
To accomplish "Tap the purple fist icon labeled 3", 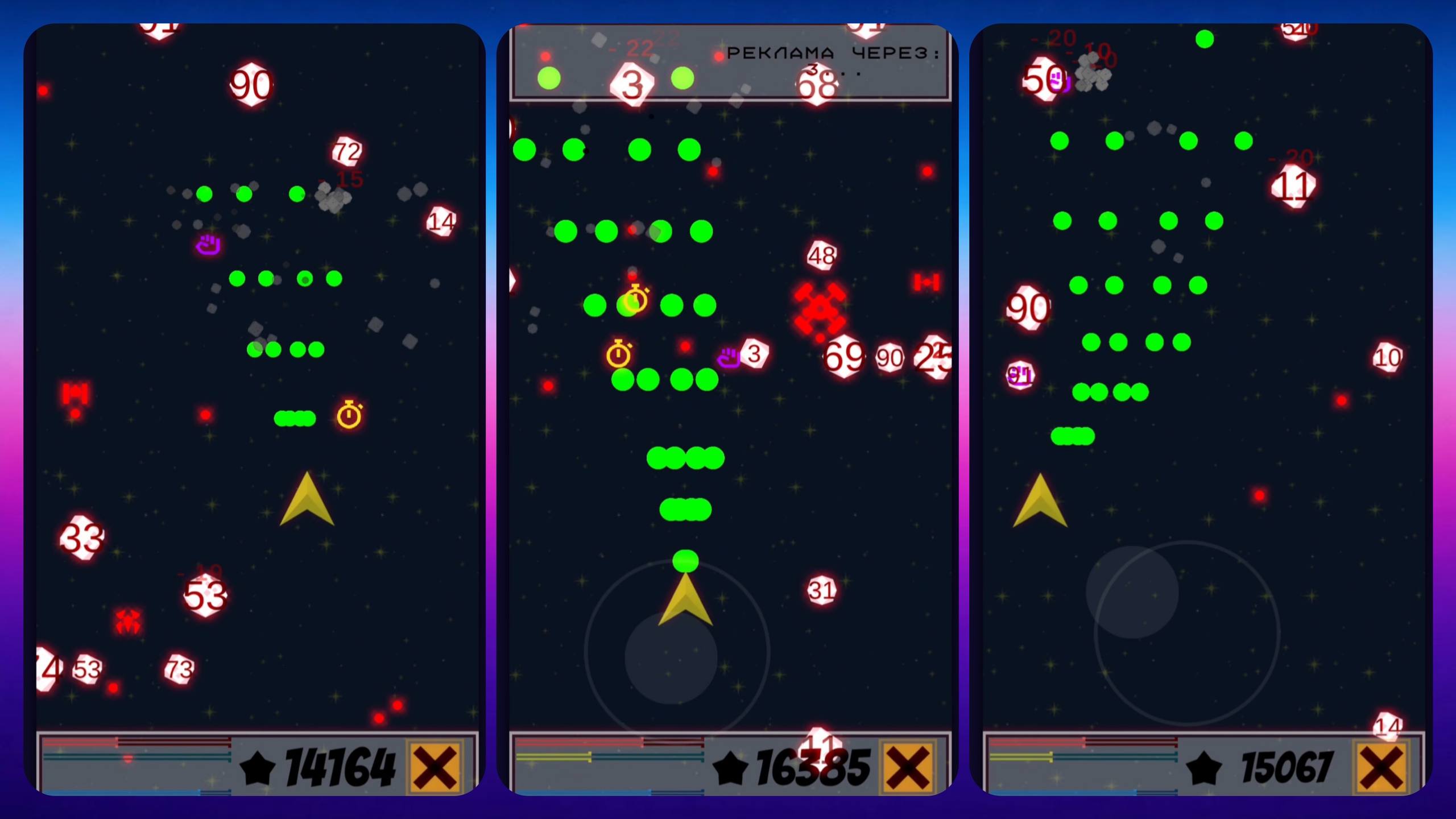I will pos(730,357).
